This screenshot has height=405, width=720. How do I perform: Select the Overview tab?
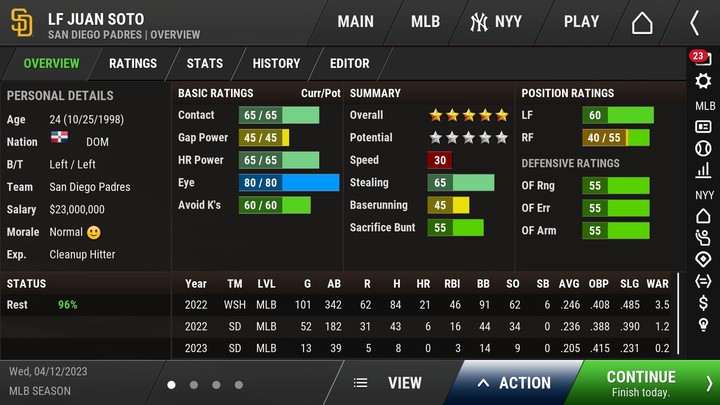tap(51, 63)
